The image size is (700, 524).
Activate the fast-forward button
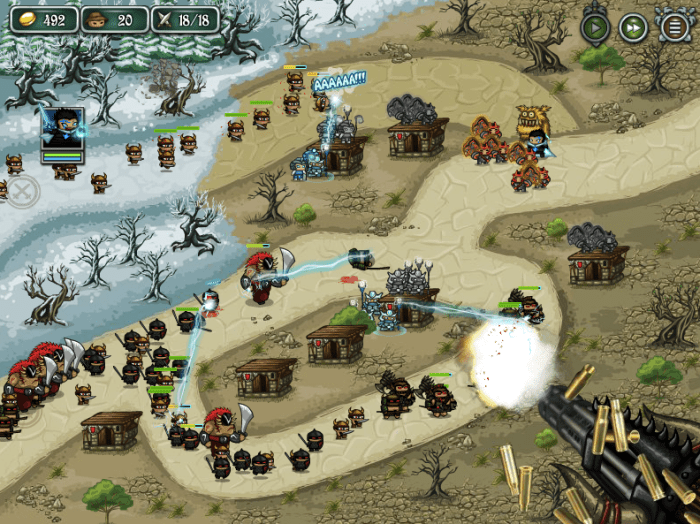[x=633, y=27]
